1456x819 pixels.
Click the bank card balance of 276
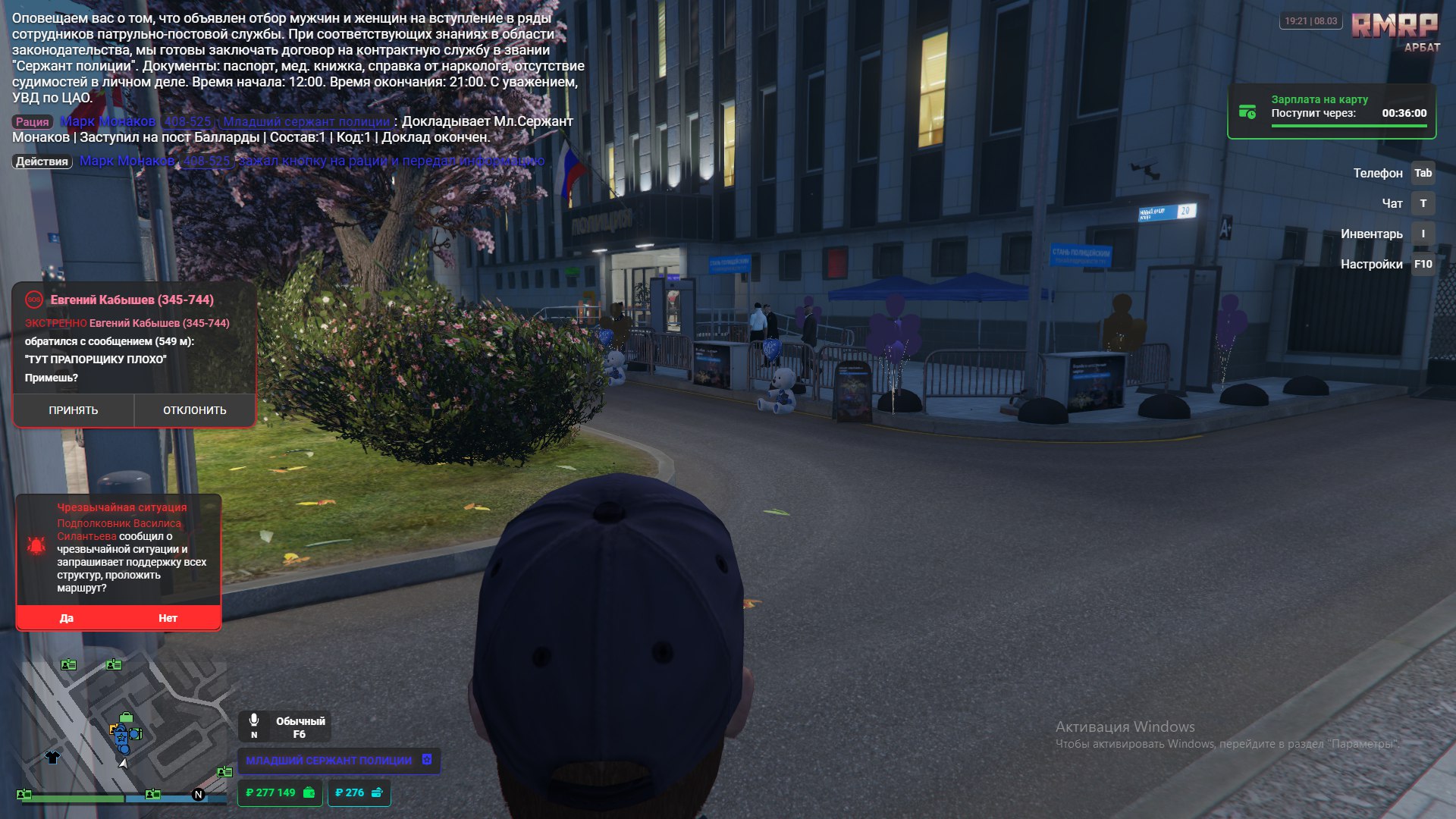click(359, 792)
